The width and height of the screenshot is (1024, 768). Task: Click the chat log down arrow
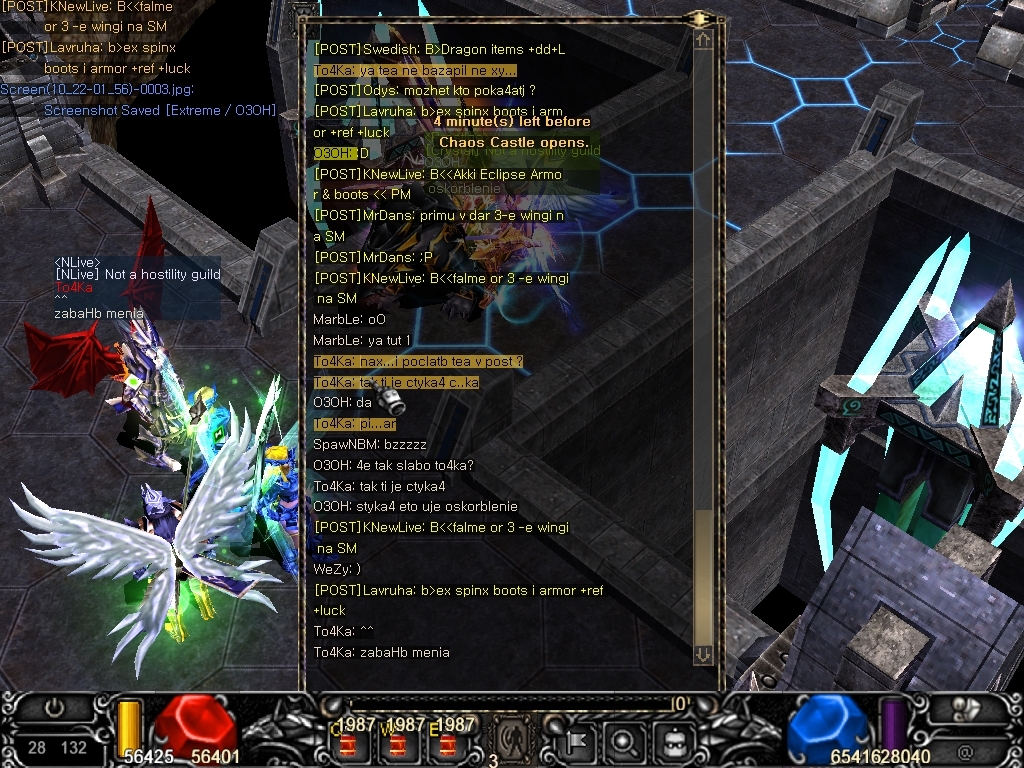703,654
